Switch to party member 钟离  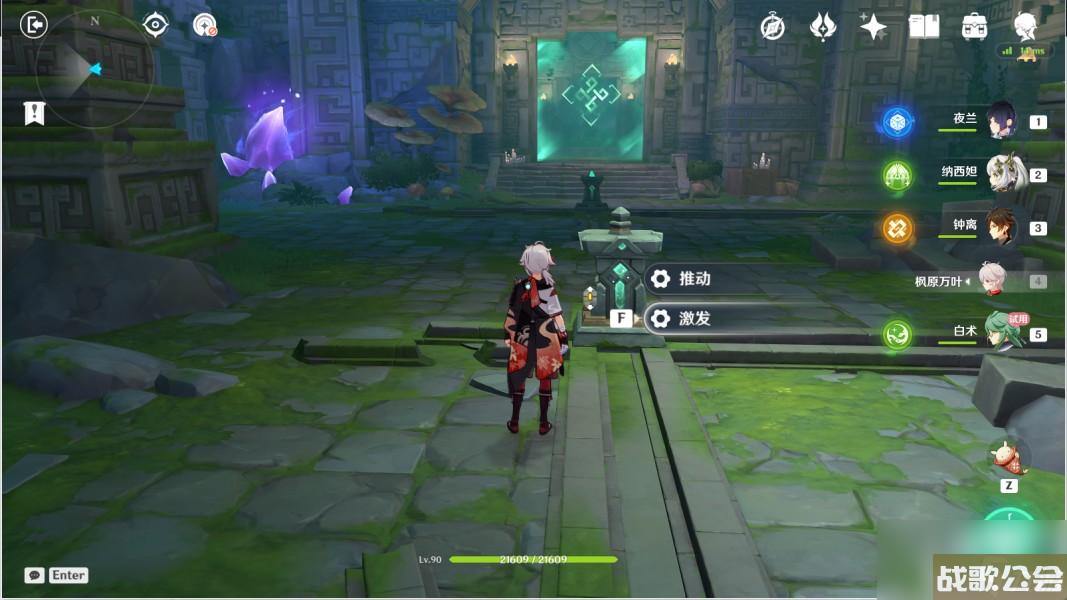[x=1000, y=227]
